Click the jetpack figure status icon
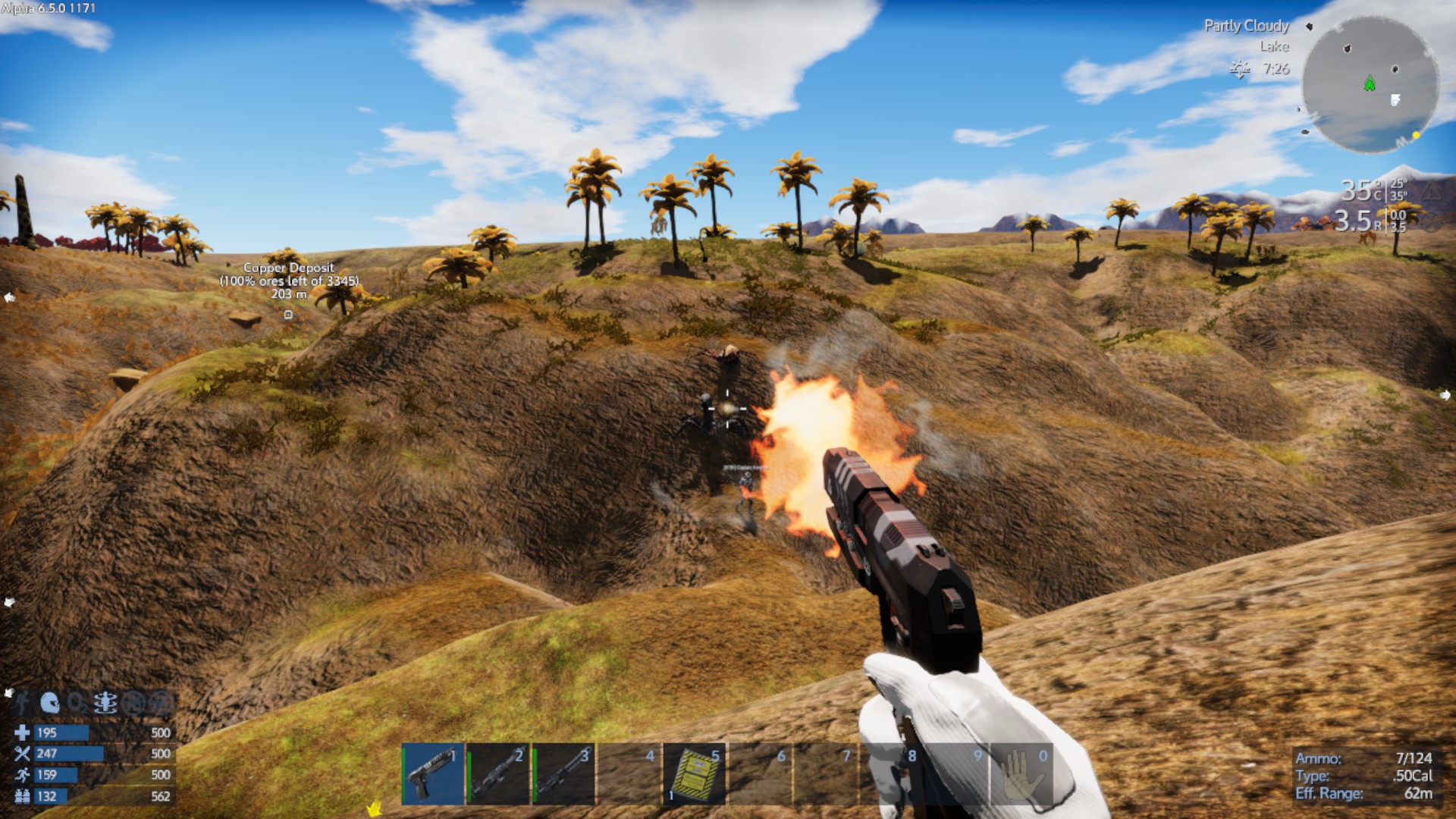The height and width of the screenshot is (819, 1456). [23, 703]
